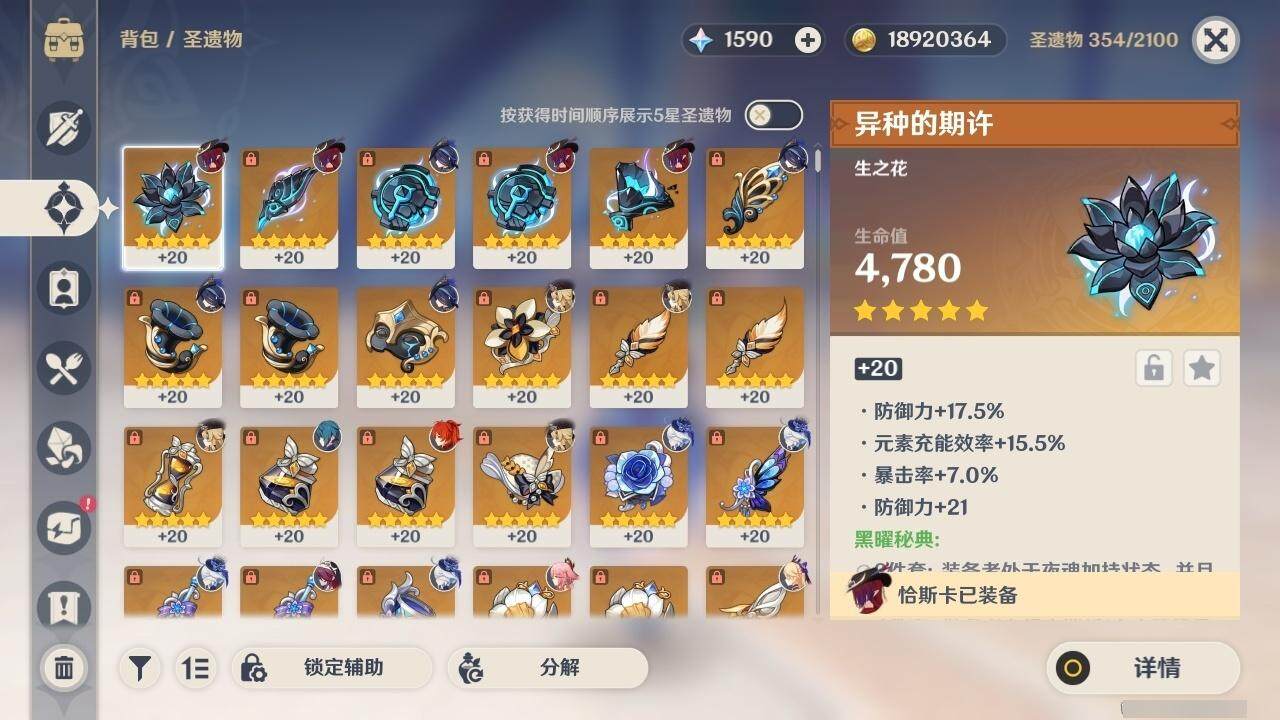Open the 分解 salvage function
The image size is (1280, 720).
point(547,668)
